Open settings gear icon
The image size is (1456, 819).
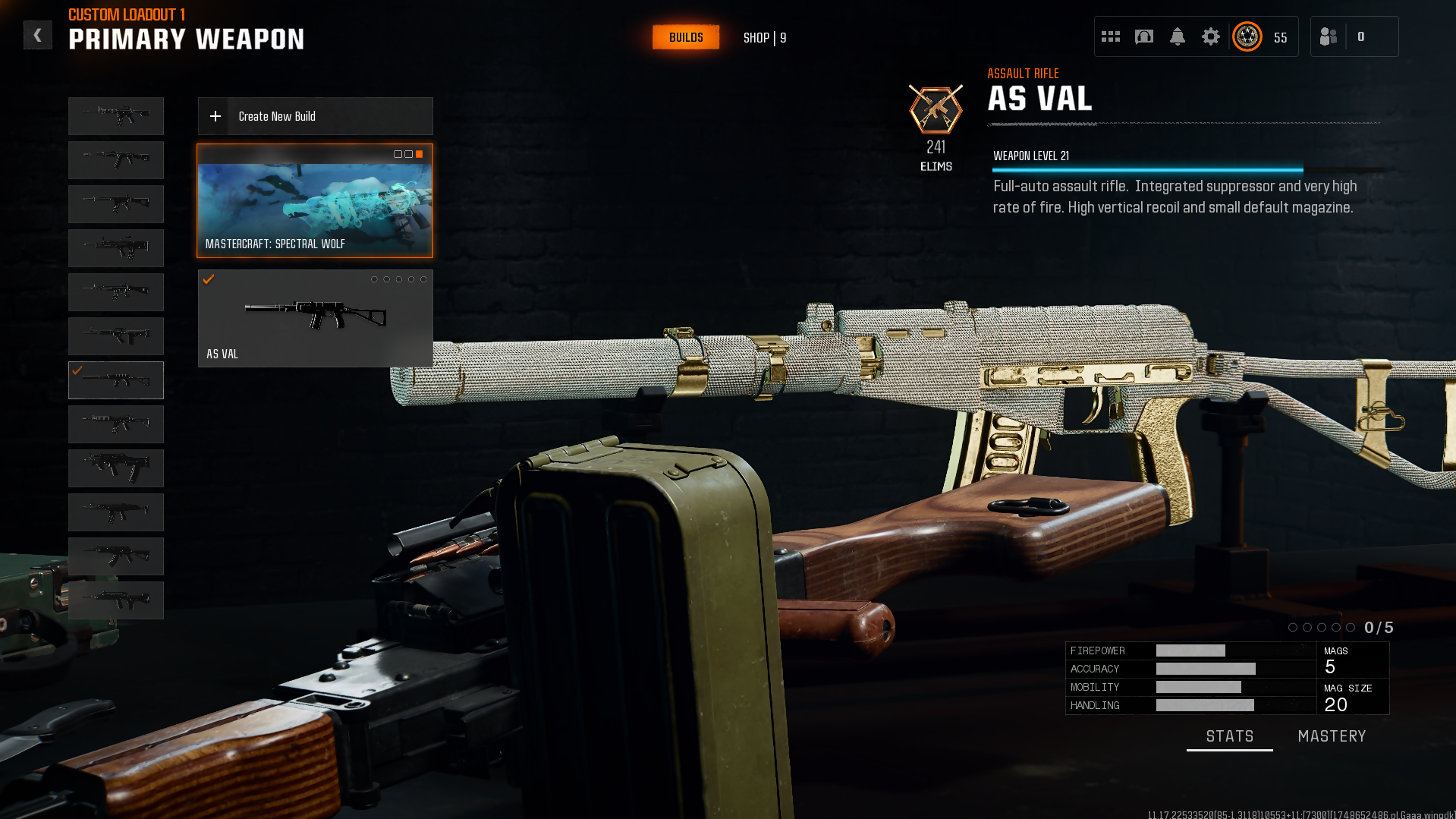click(1210, 36)
